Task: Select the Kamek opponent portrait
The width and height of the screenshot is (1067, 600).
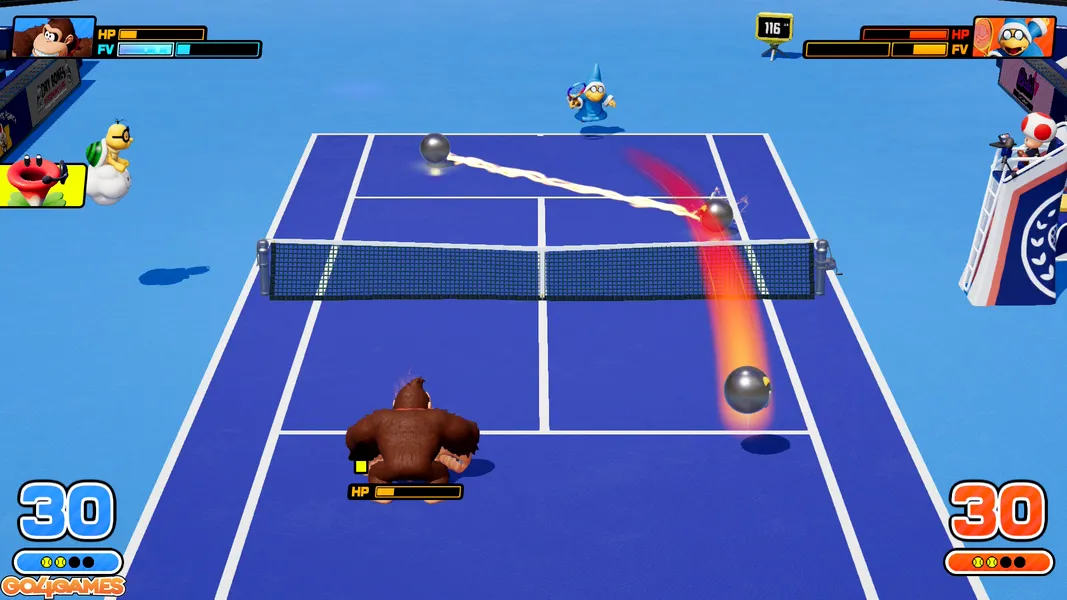Action: point(1014,37)
